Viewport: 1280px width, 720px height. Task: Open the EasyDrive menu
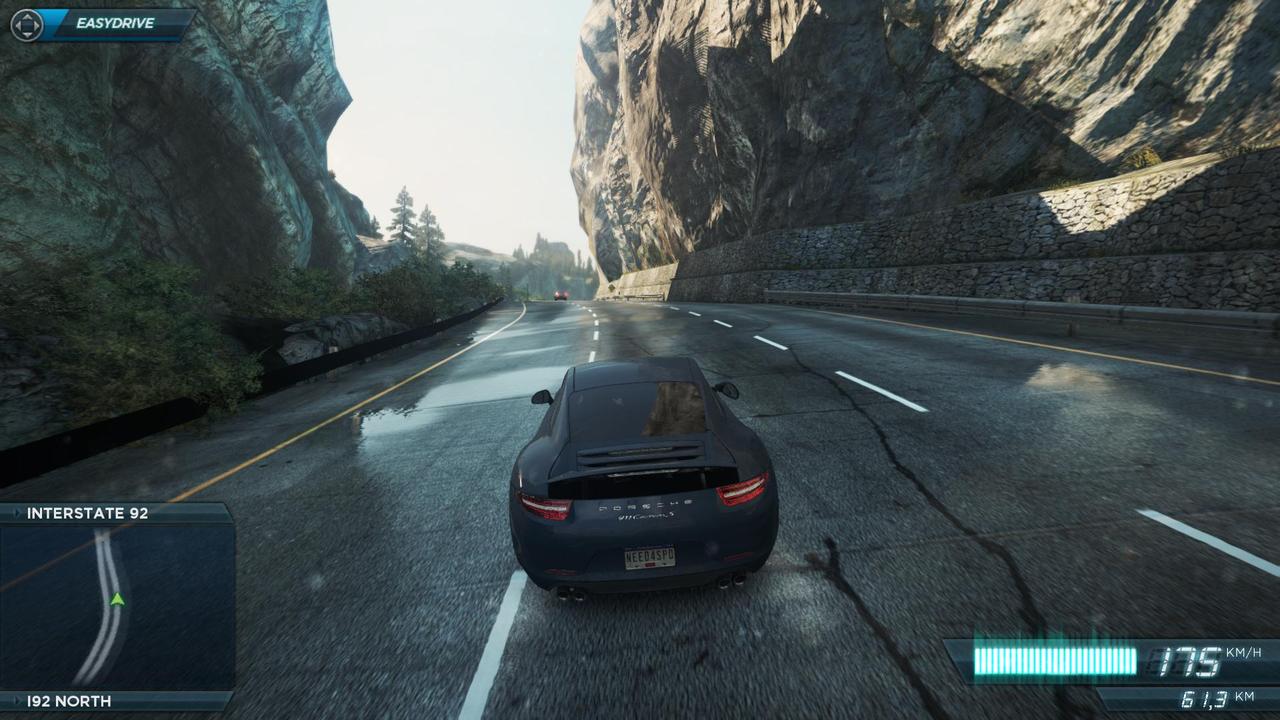coord(114,23)
